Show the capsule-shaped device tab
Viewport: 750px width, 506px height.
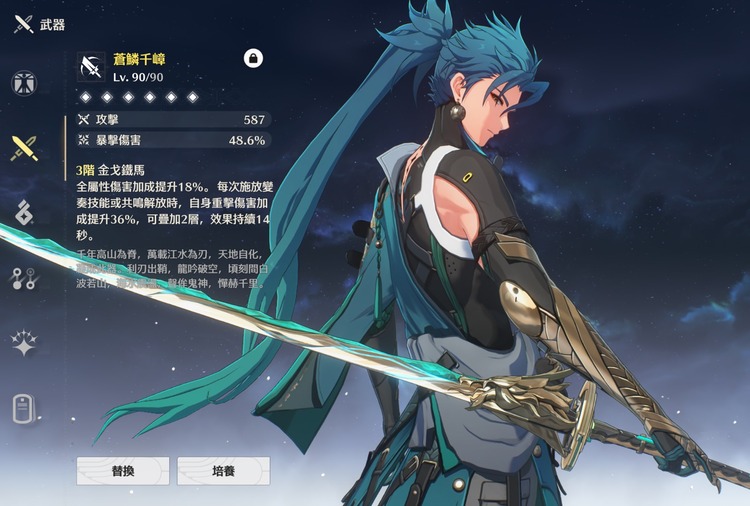click(x=24, y=408)
